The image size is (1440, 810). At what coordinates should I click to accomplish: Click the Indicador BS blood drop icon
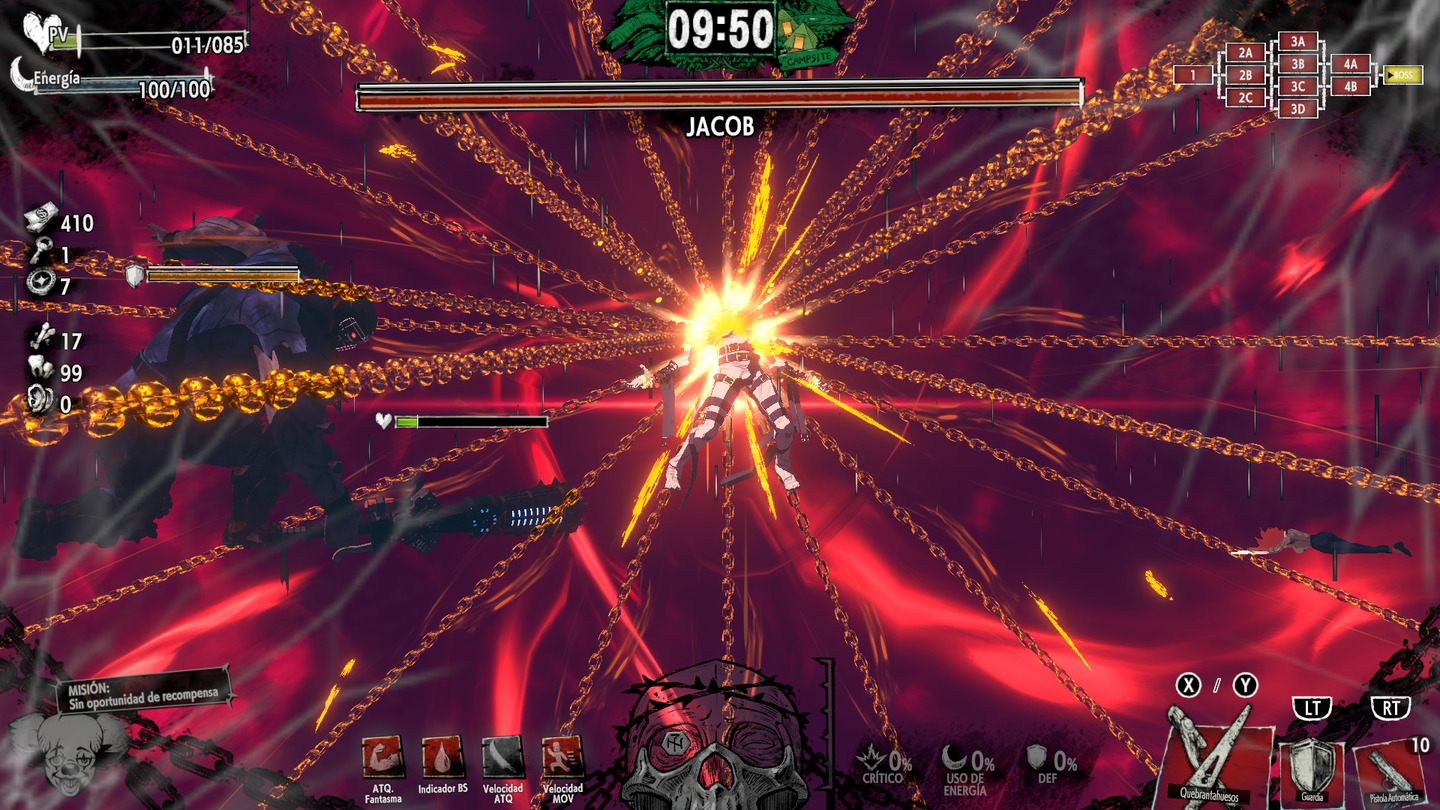pos(443,757)
